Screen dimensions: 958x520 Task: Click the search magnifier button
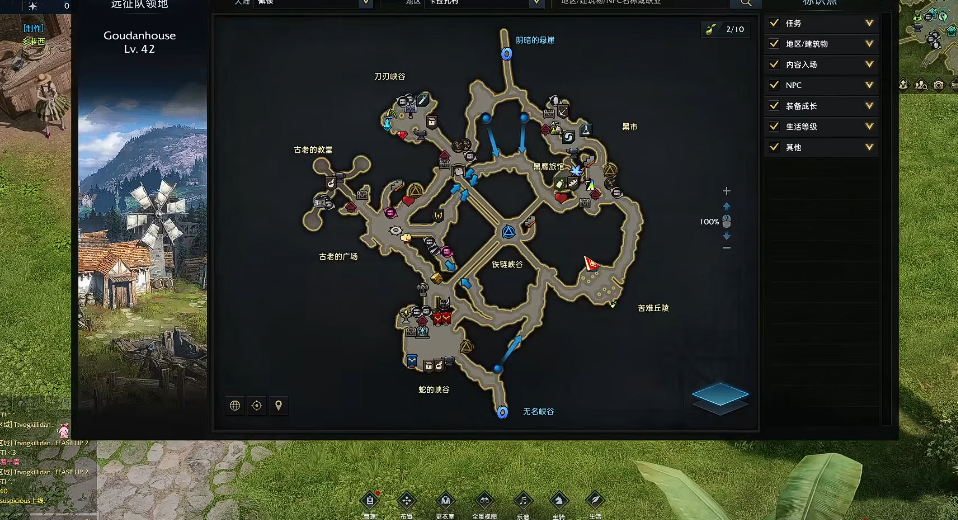click(743, 4)
